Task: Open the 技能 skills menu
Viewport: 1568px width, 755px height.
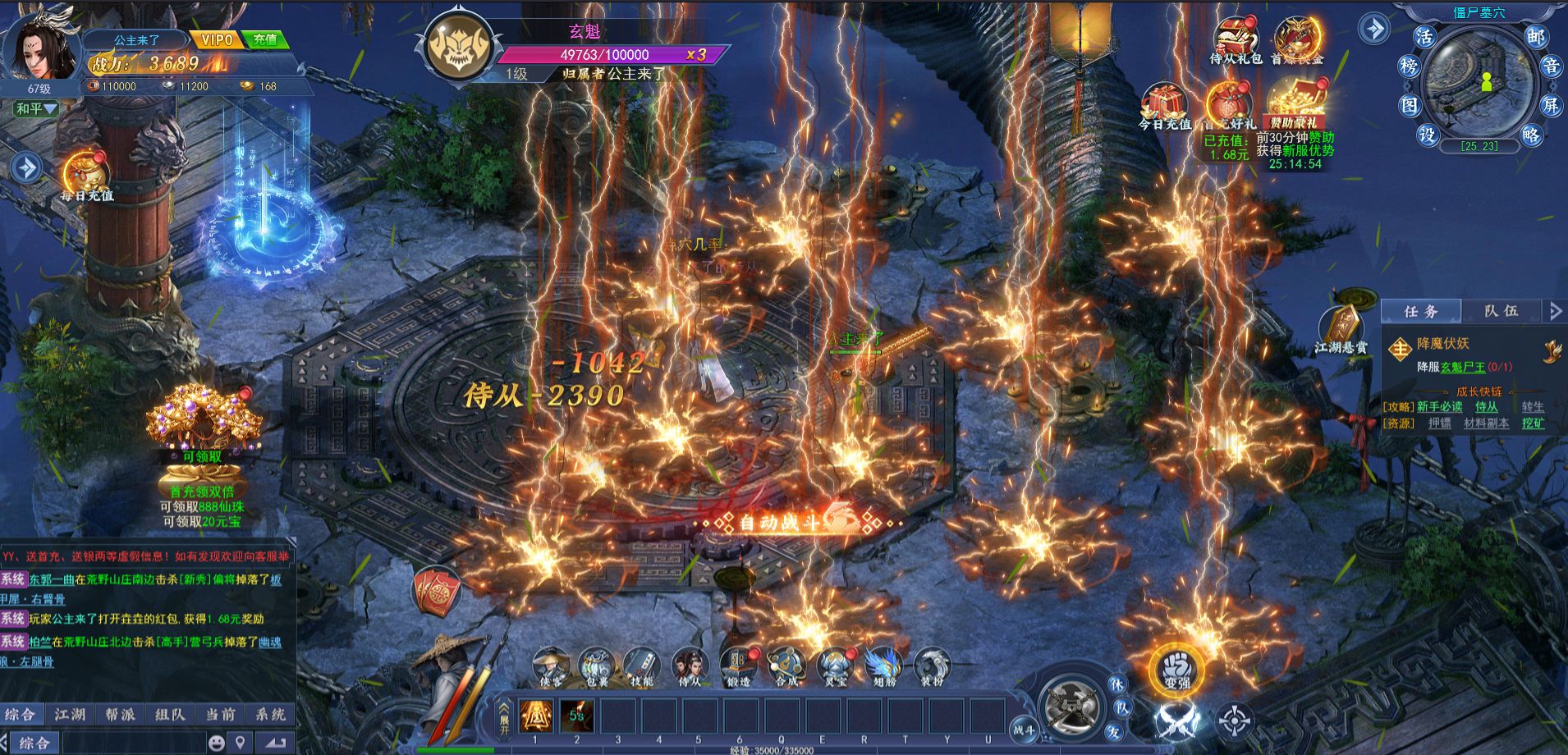Action: [641, 666]
